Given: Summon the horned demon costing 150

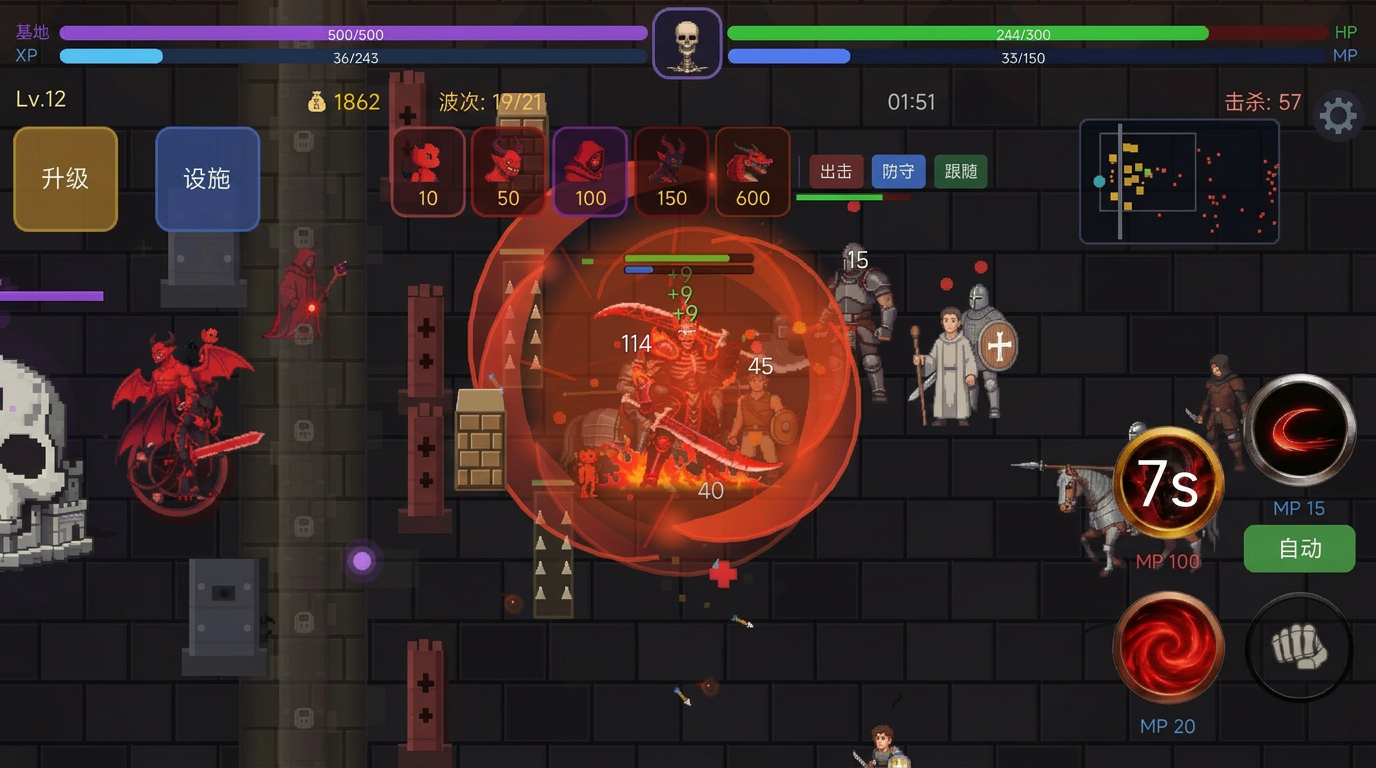Looking at the screenshot, I should [671, 171].
